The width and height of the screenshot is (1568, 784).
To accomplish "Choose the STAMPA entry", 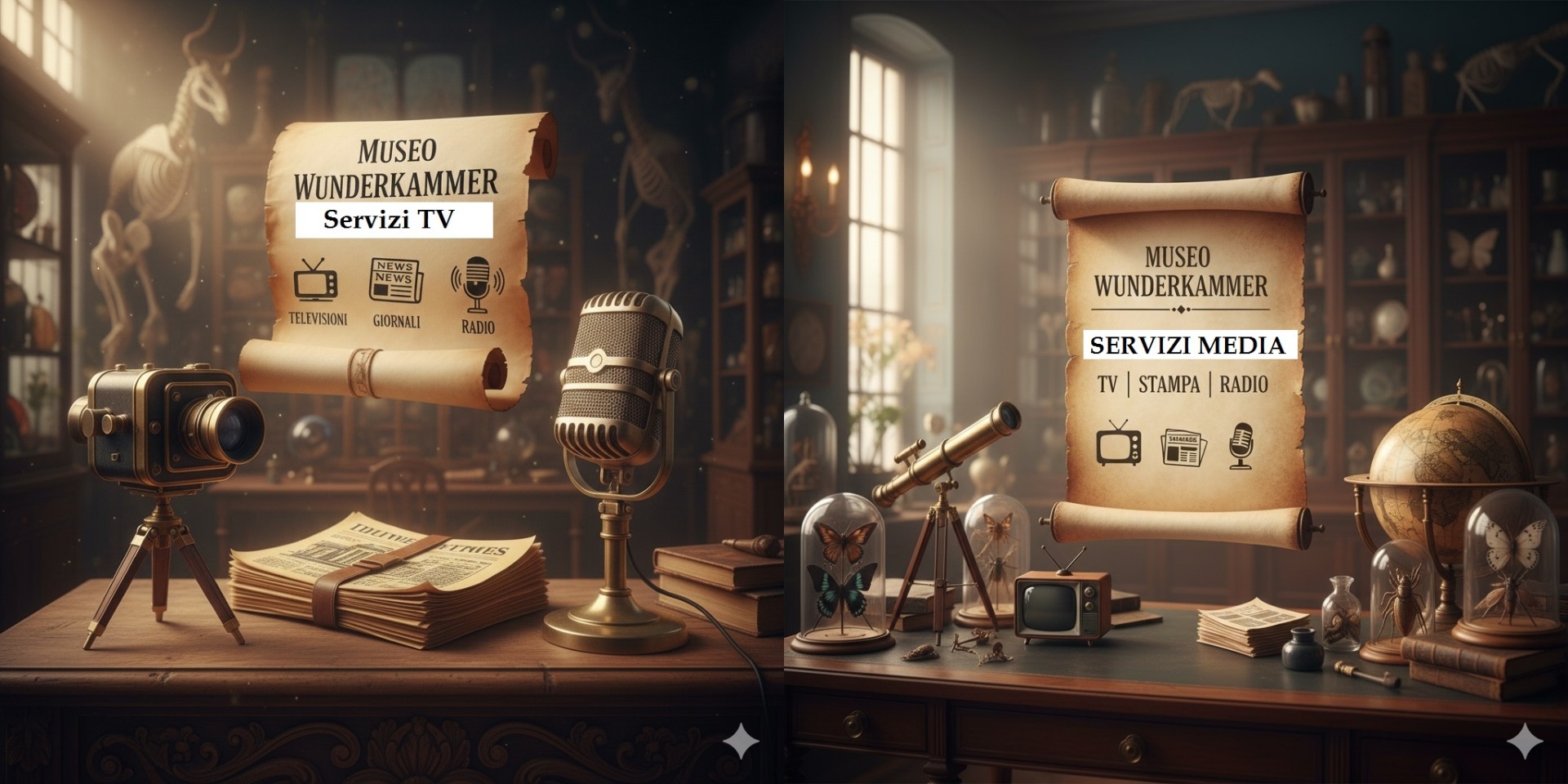I will click(x=1169, y=385).
